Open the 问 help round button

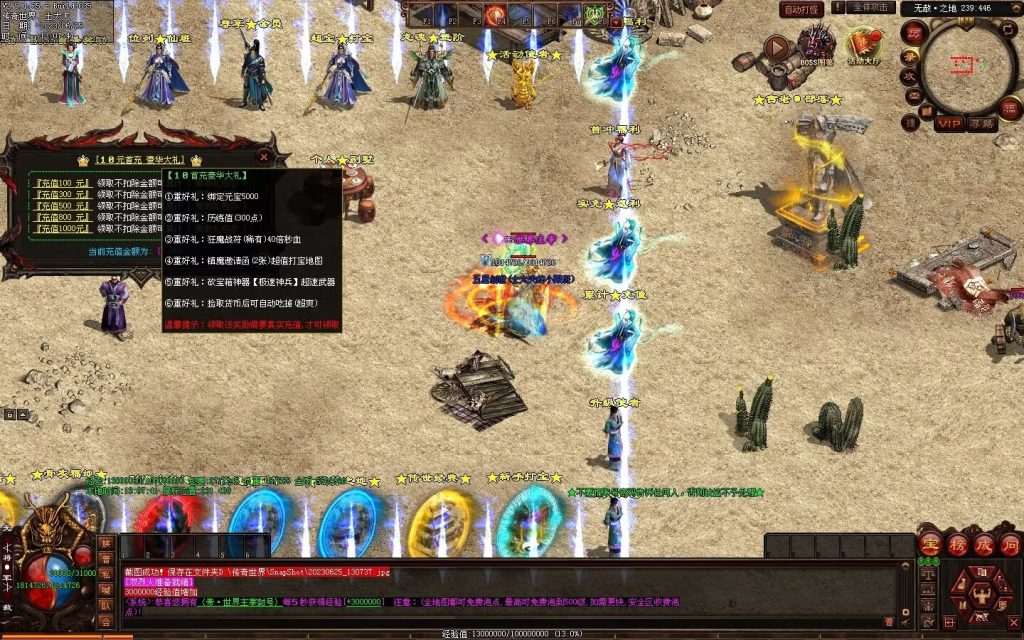(1010, 545)
